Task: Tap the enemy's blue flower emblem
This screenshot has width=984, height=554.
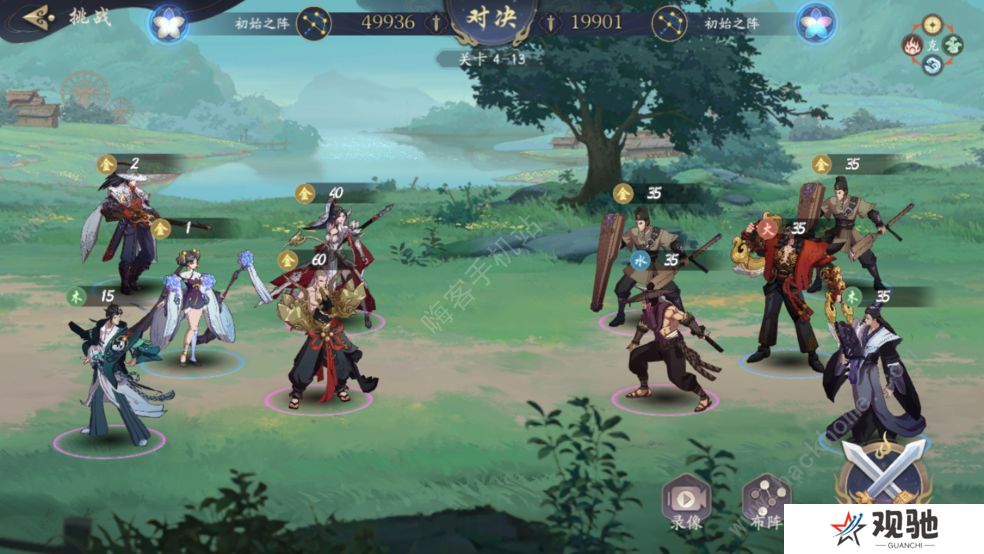Action: point(815,22)
